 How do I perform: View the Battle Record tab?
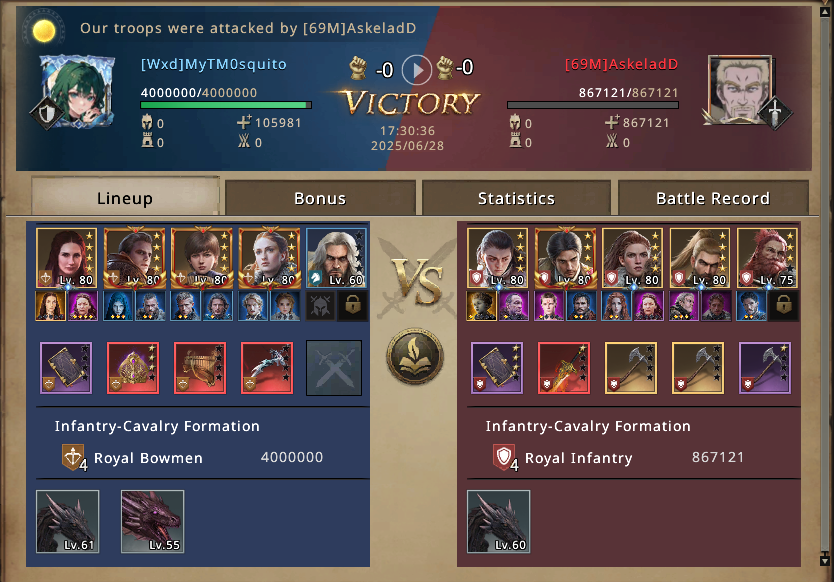pos(712,198)
